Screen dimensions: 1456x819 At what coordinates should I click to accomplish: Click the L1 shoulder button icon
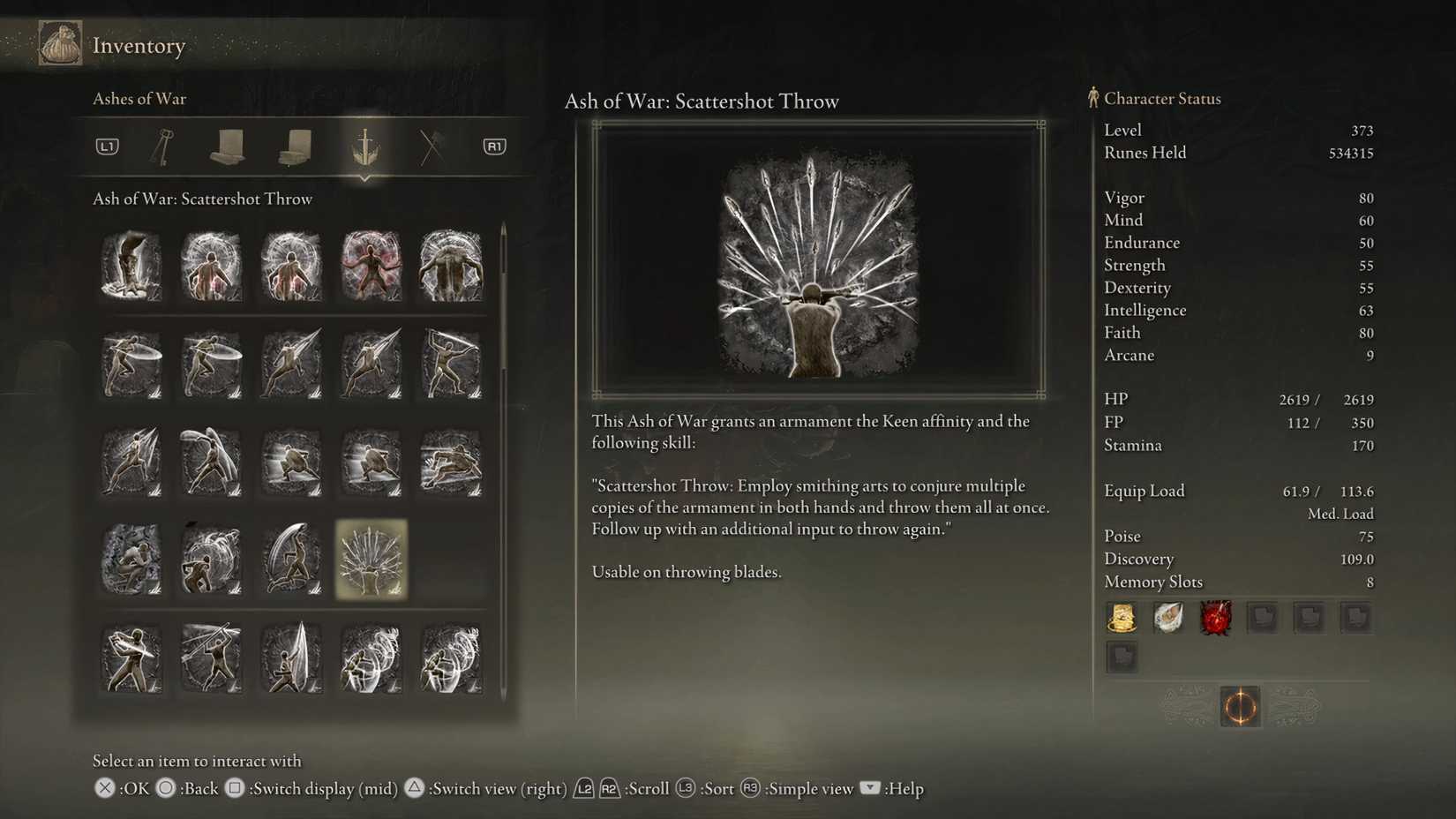[x=106, y=147]
